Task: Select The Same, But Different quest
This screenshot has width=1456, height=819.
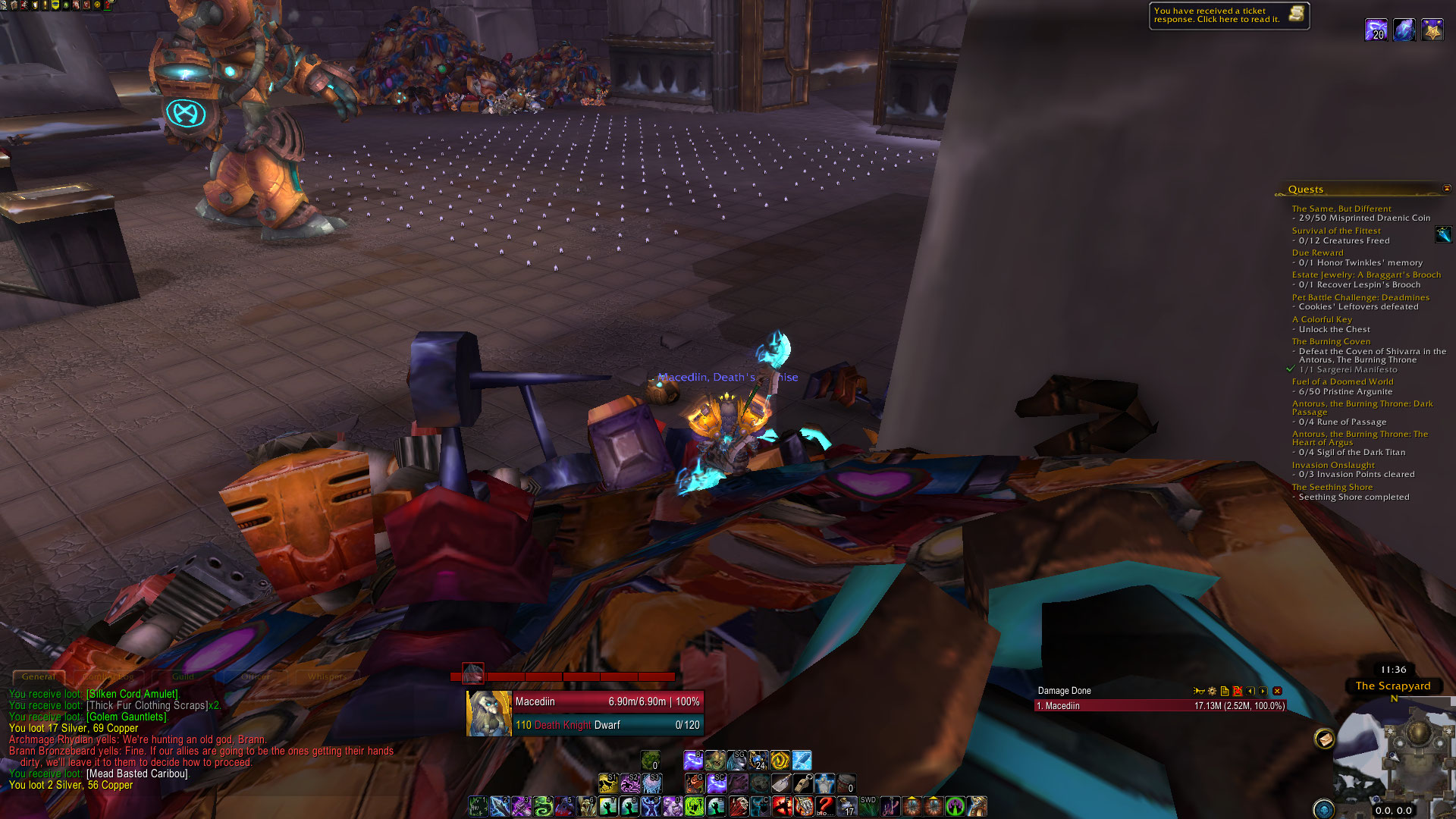Action: click(1341, 209)
